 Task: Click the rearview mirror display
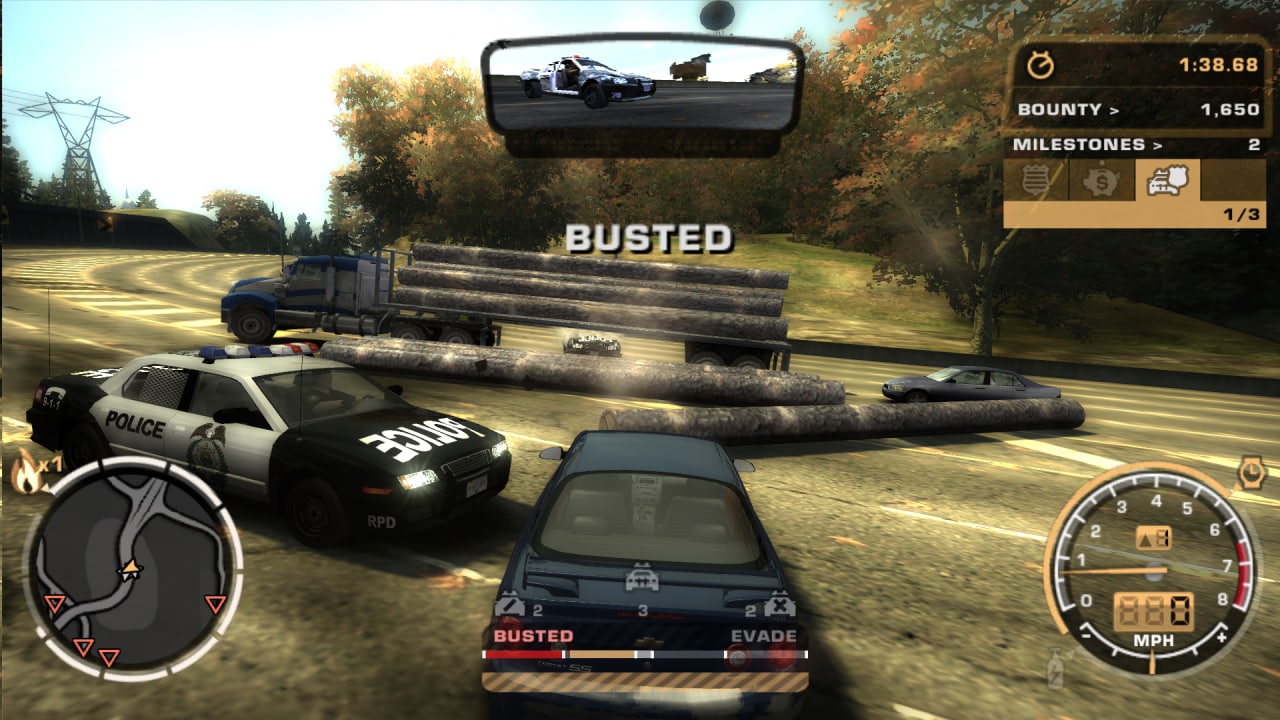click(x=640, y=86)
